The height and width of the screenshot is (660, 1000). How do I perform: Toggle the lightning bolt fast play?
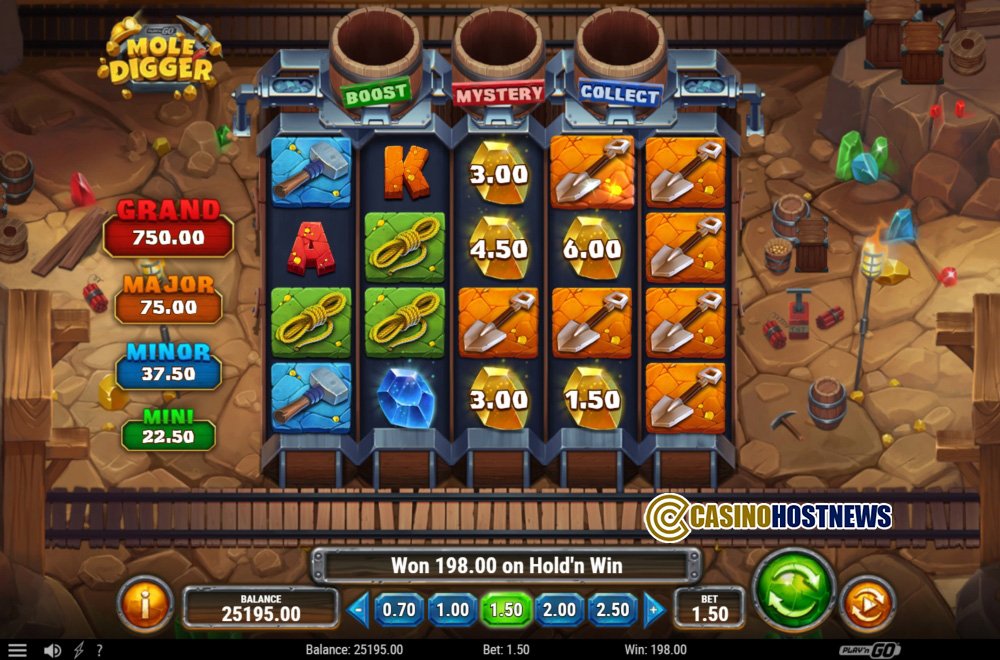coord(79,650)
